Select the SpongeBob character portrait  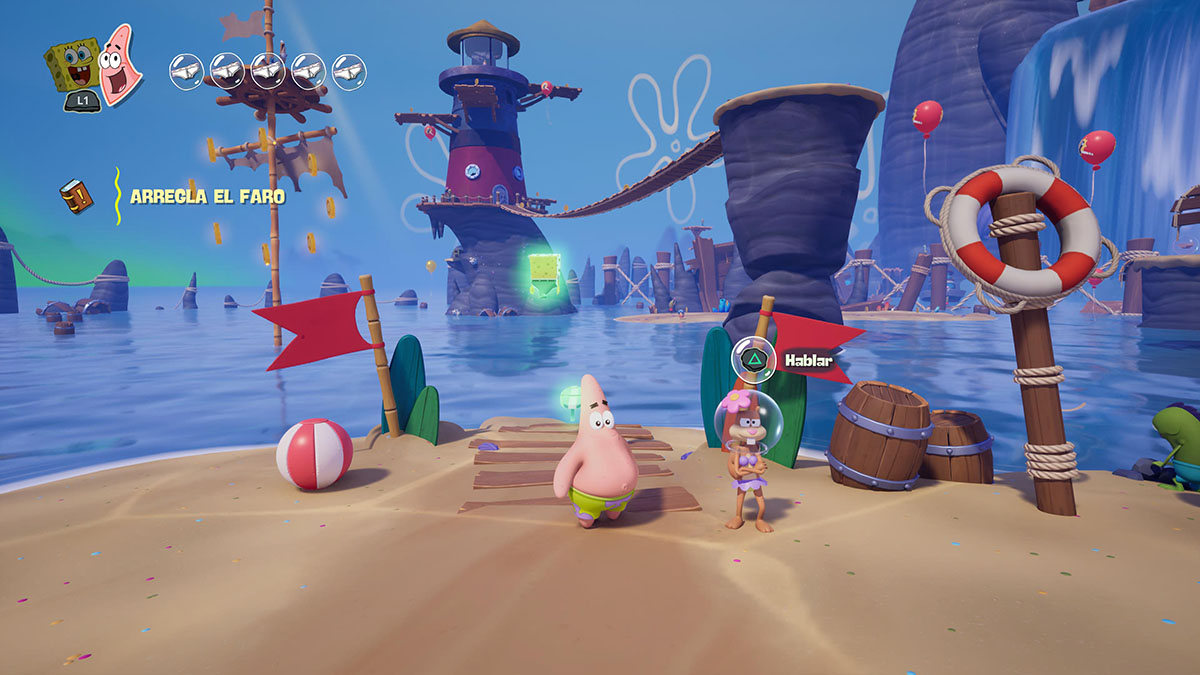73,65
